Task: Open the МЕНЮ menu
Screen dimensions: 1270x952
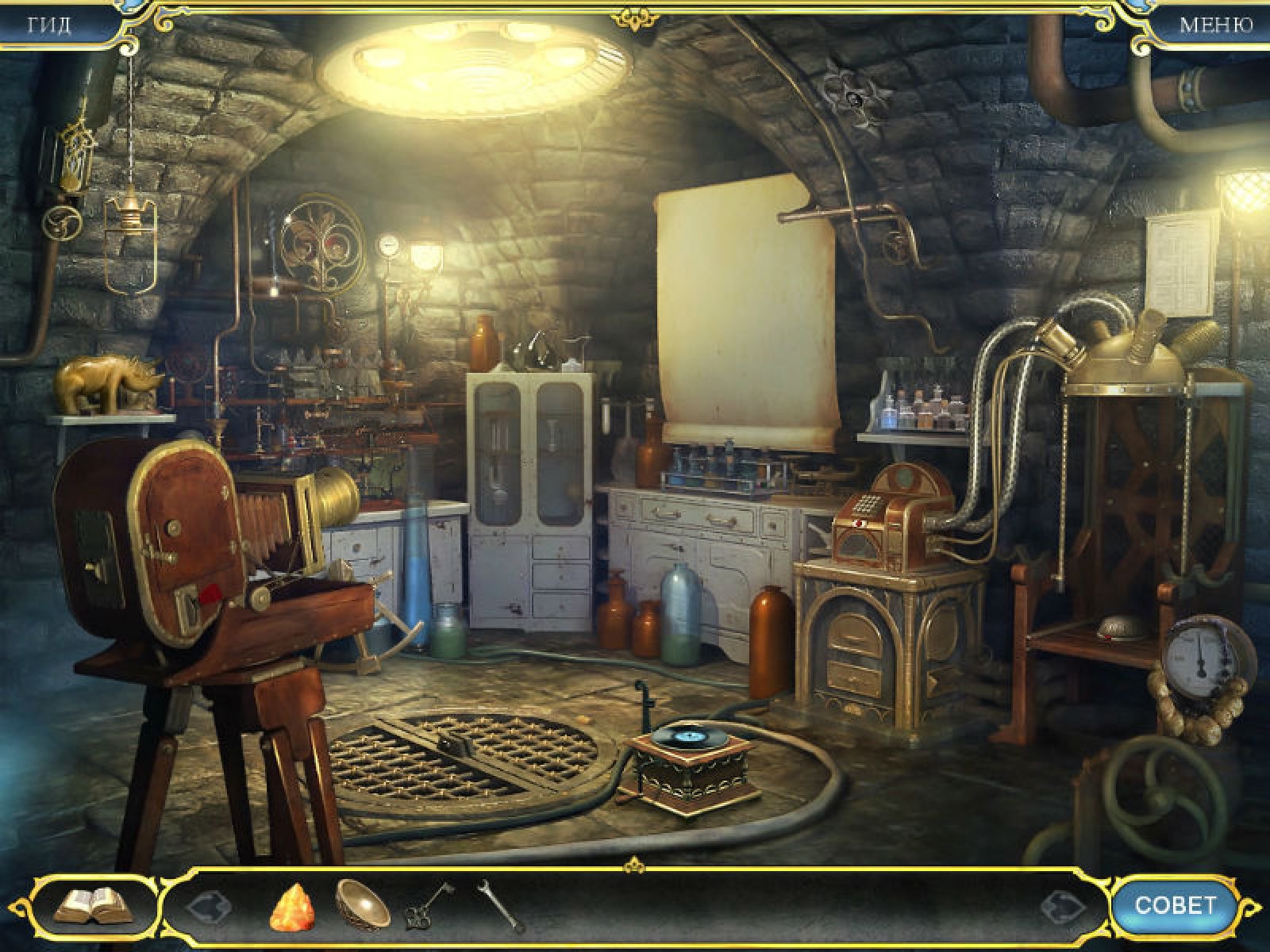Action: 1215,25
